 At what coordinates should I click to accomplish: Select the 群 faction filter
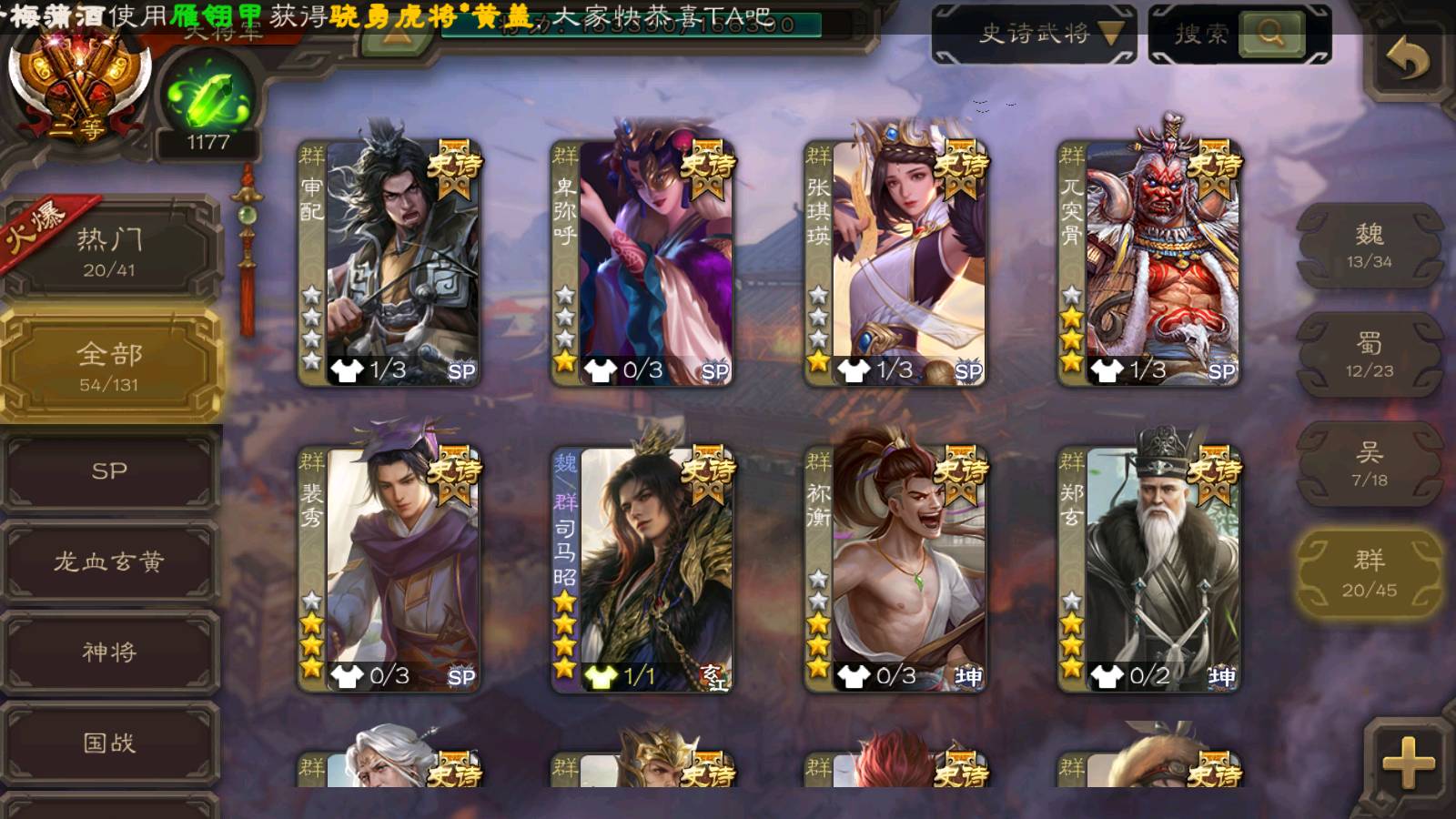[1369, 573]
